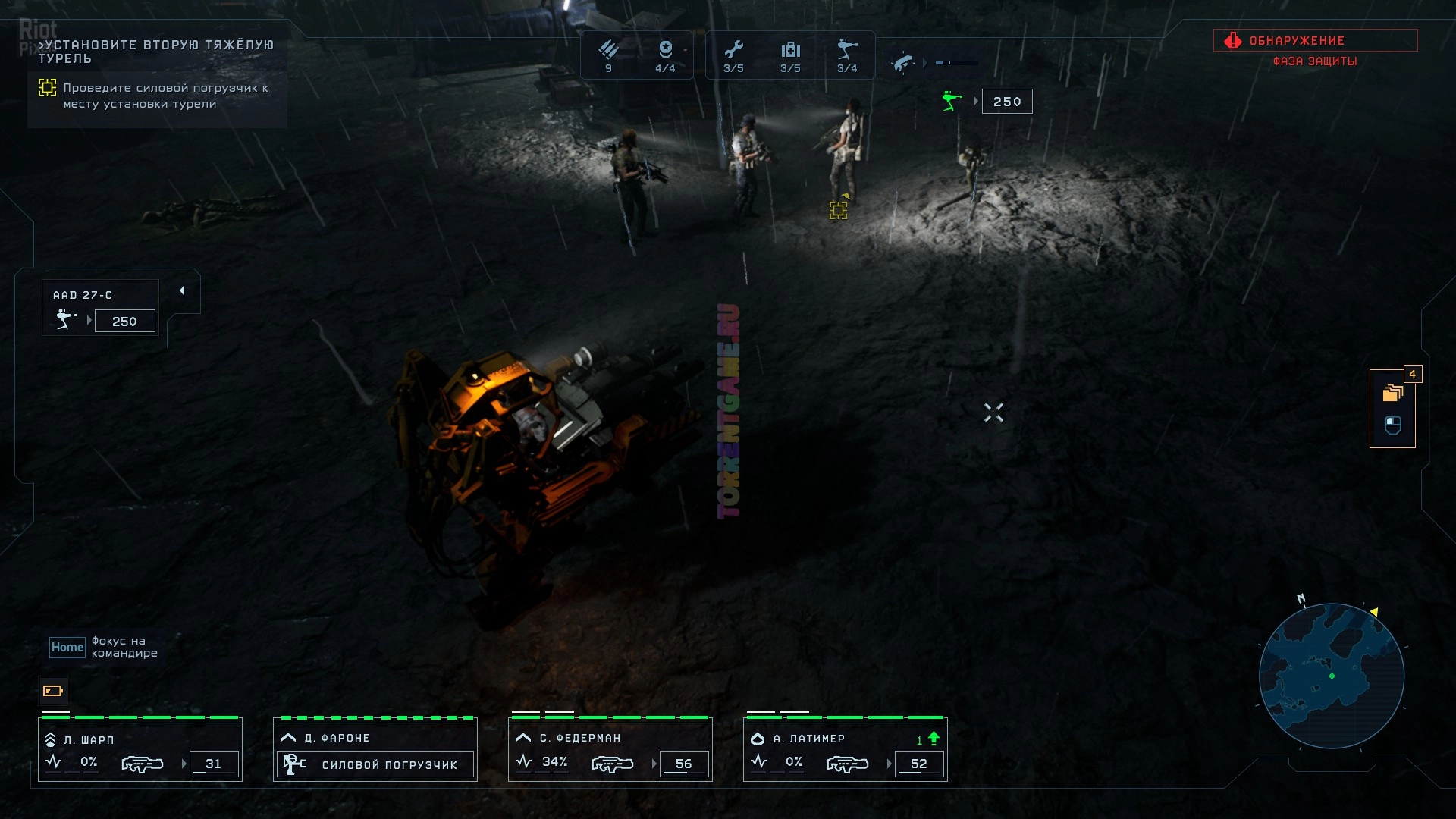Open the stacked files icon with badge 4

click(1393, 393)
